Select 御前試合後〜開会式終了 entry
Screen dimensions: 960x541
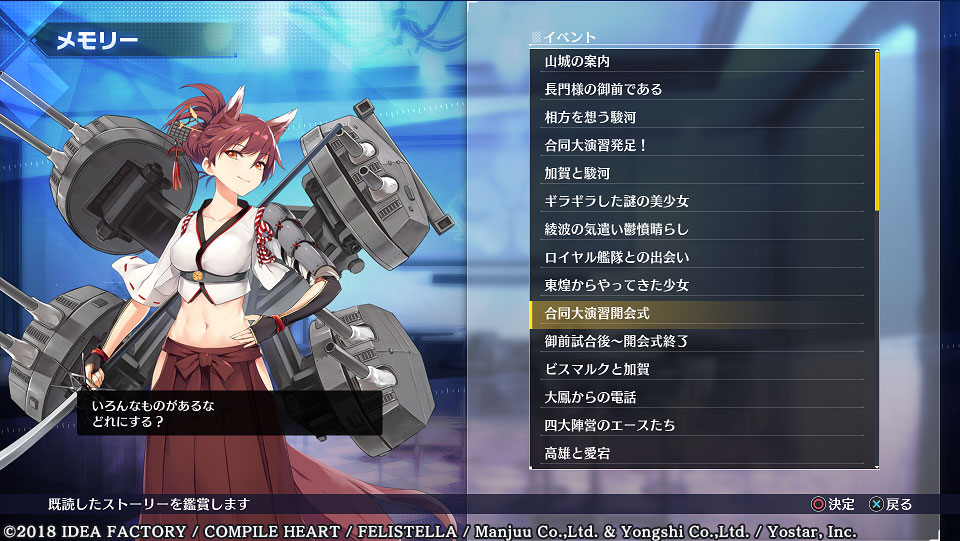(x=702, y=341)
